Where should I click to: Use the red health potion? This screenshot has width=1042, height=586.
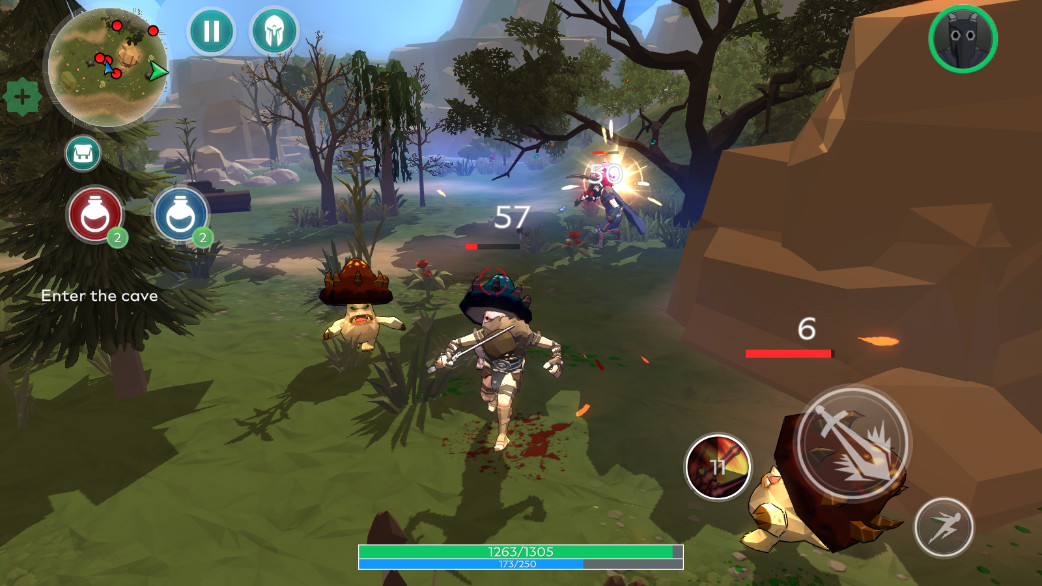pos(95,214)
